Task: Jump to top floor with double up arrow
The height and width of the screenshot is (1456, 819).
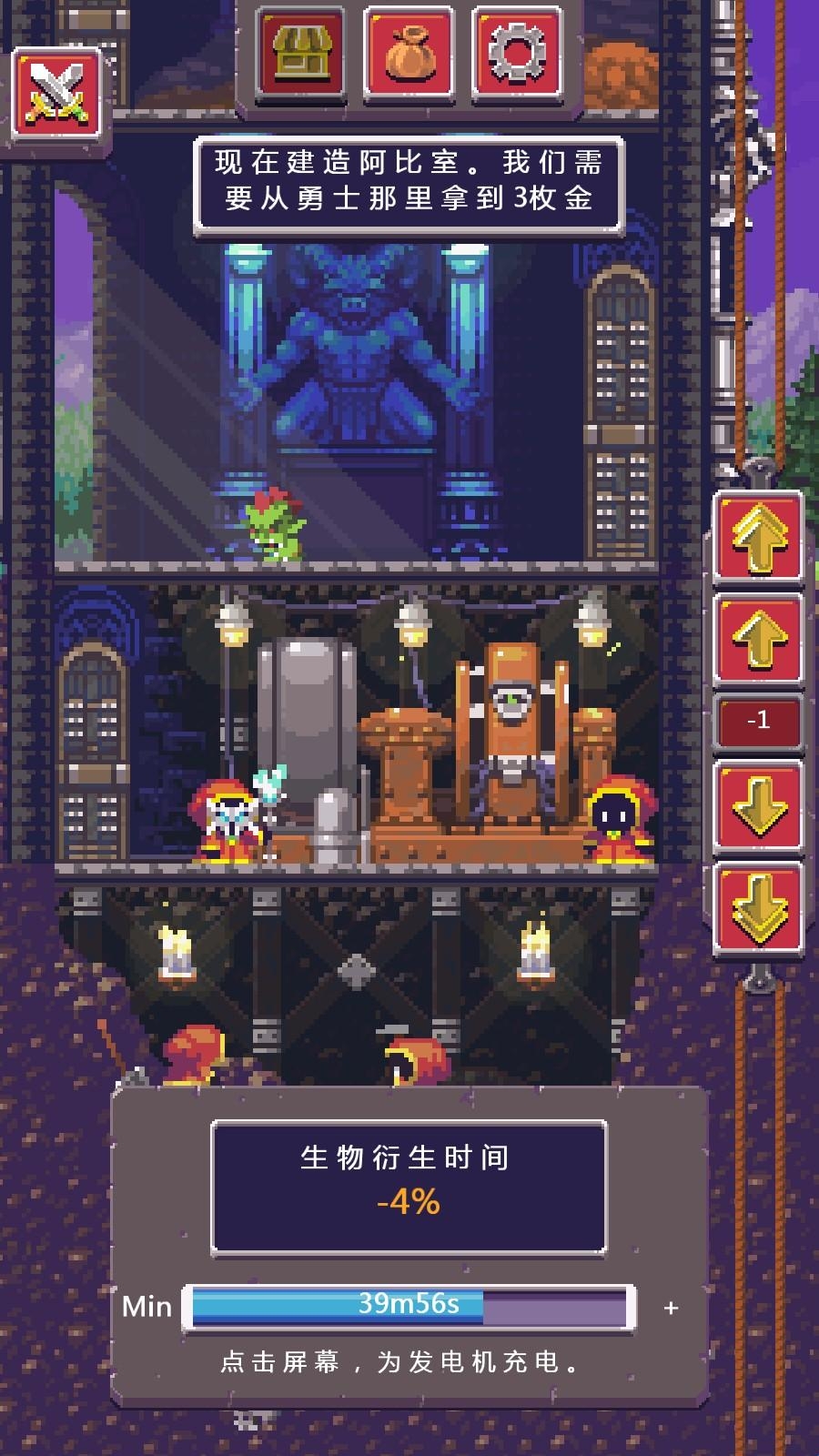Action: (x=758, y=536)
